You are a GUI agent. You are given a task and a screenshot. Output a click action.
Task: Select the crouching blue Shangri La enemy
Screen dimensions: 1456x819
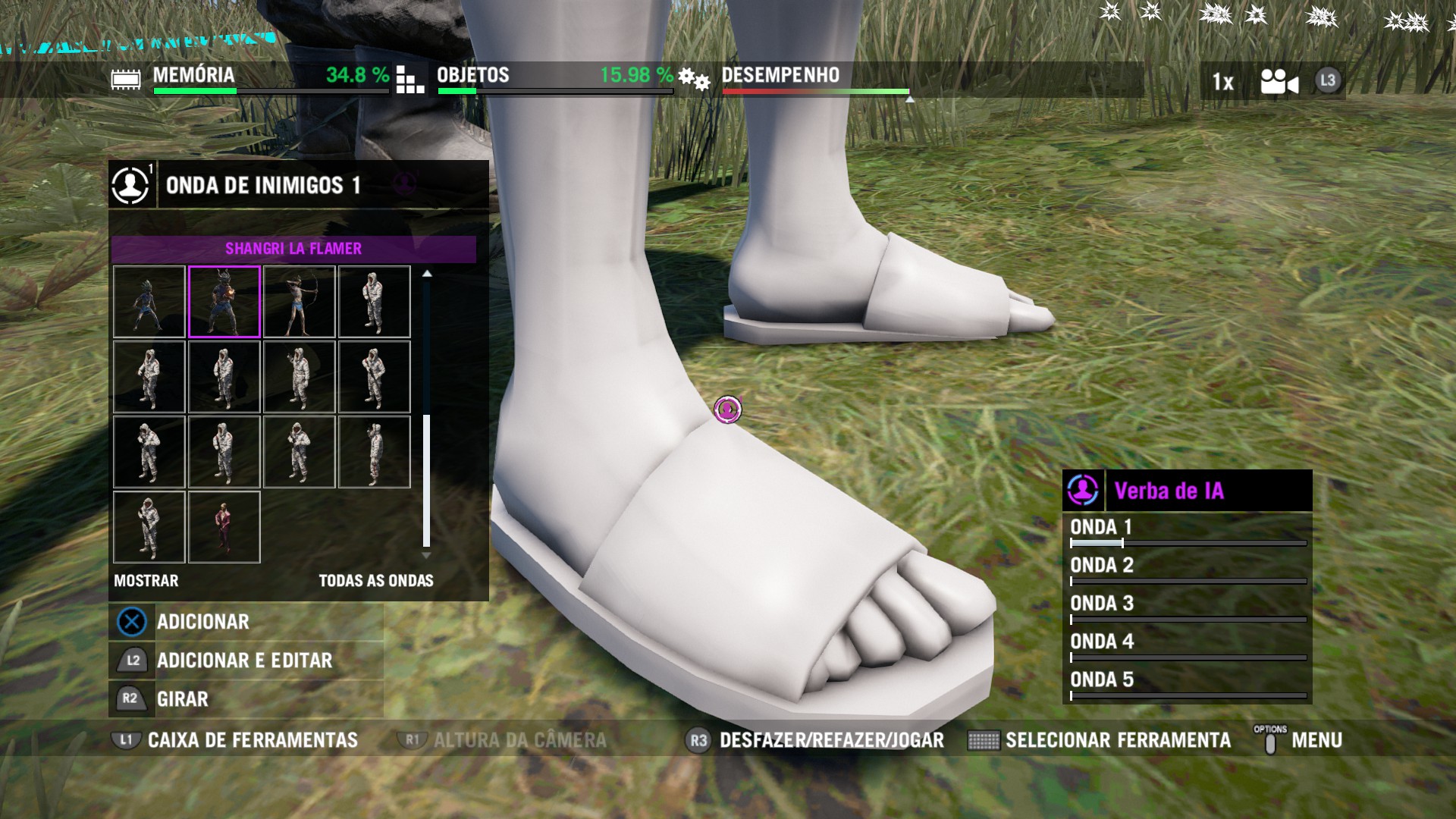149,302
